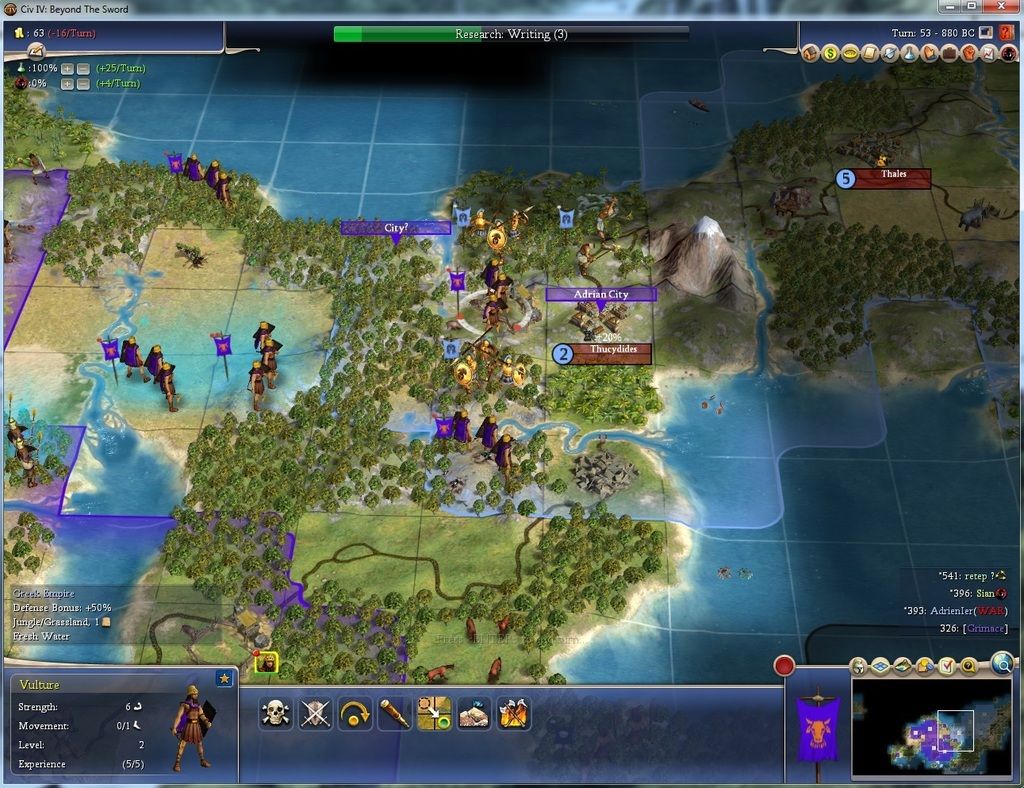Close the Civ IV game window
The height and width of the screenshot is (788, 1024).
coord(1001,7)
